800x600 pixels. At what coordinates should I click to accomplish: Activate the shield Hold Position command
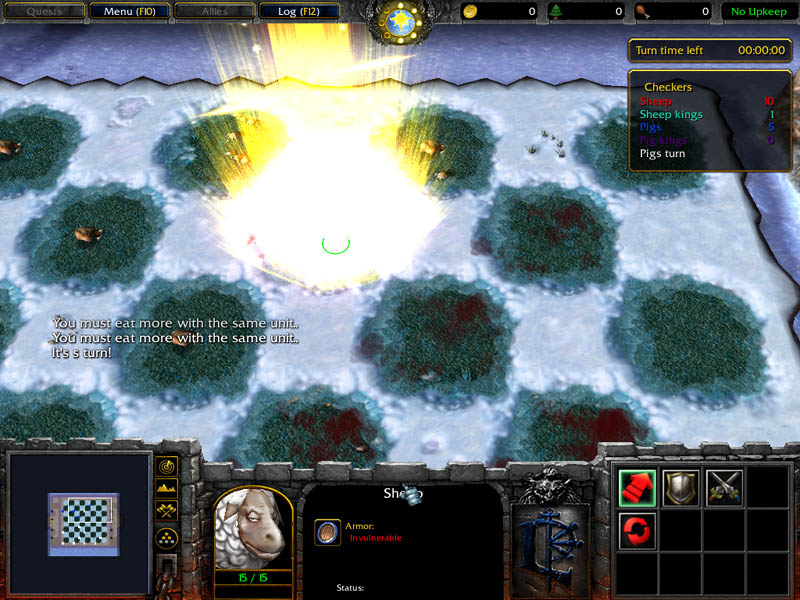681,487
